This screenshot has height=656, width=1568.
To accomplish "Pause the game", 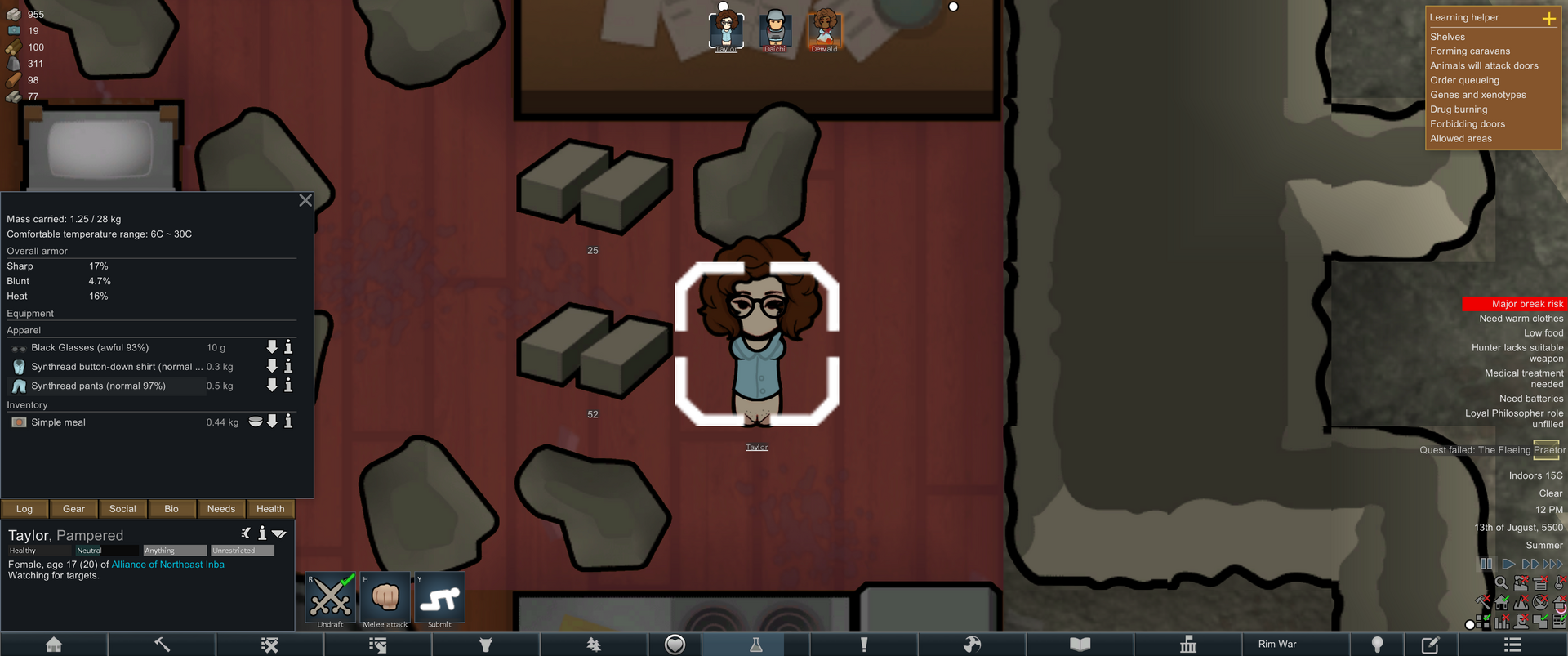I will click(1486, 563).
